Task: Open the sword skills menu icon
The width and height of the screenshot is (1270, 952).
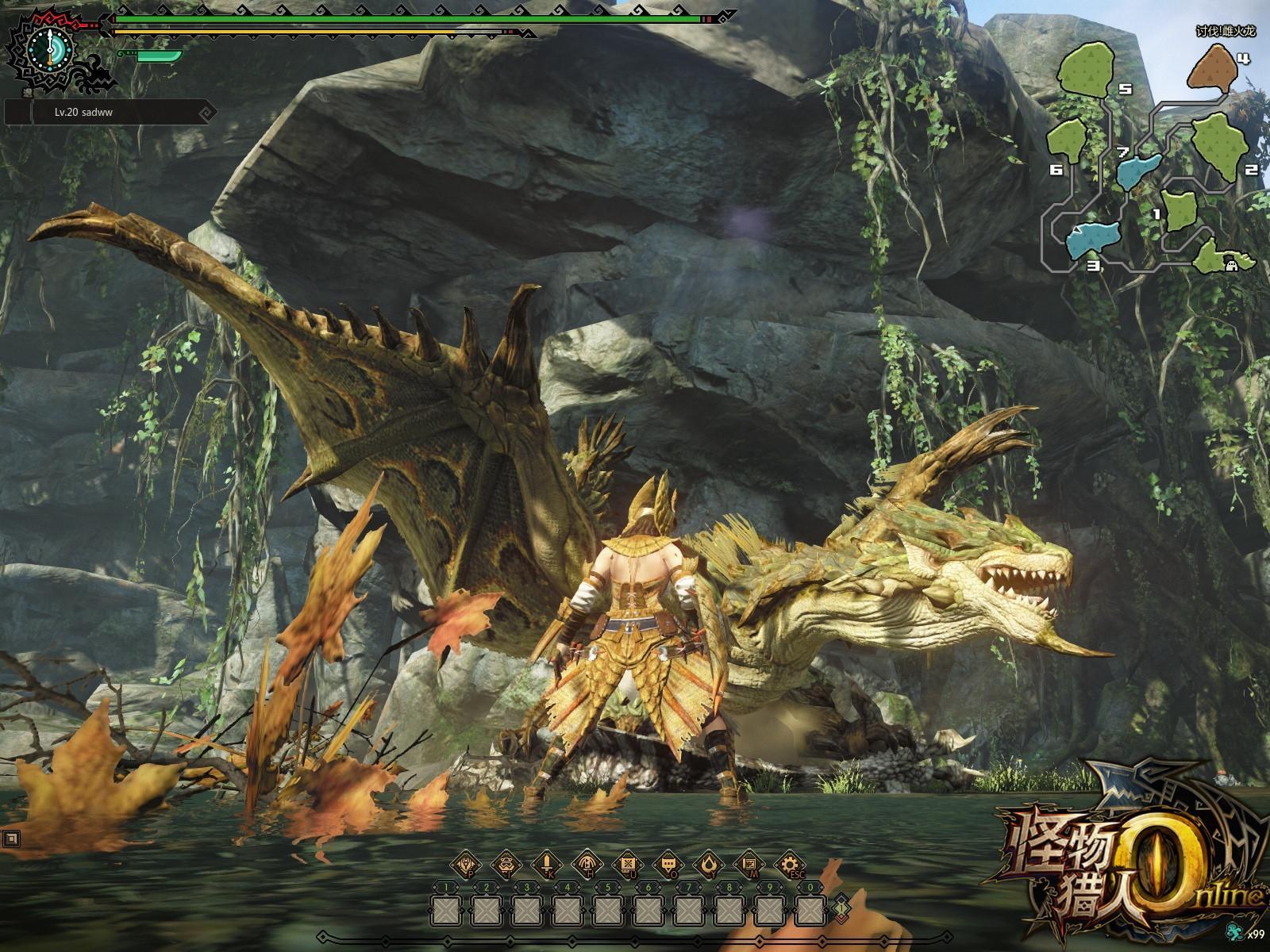Action: [546, 864]
